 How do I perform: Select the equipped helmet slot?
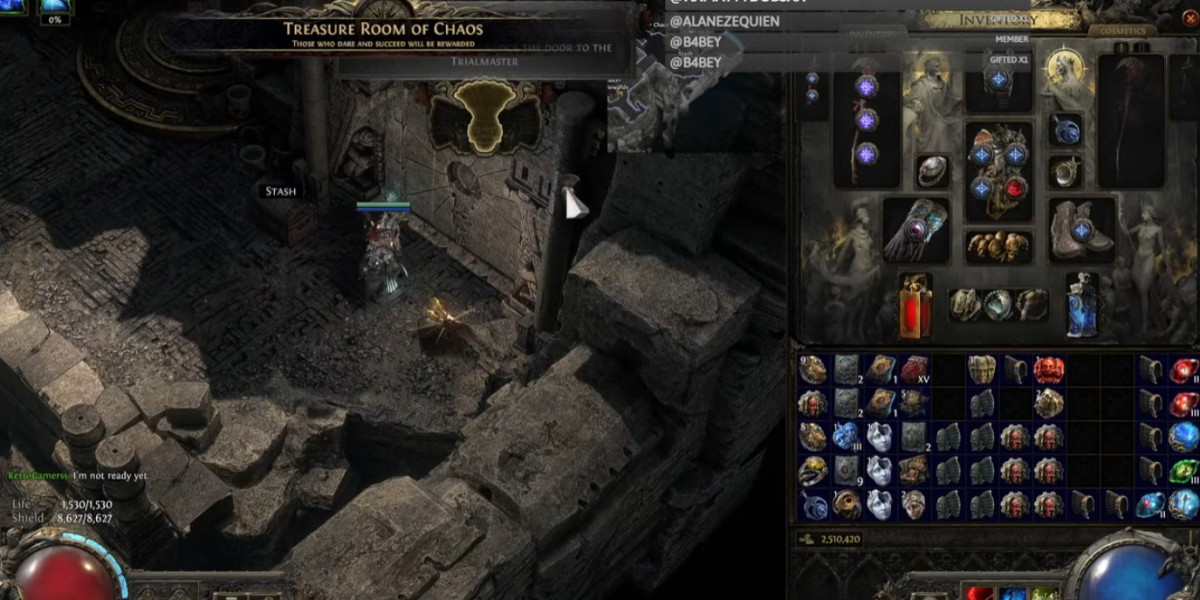click(998, 80)
